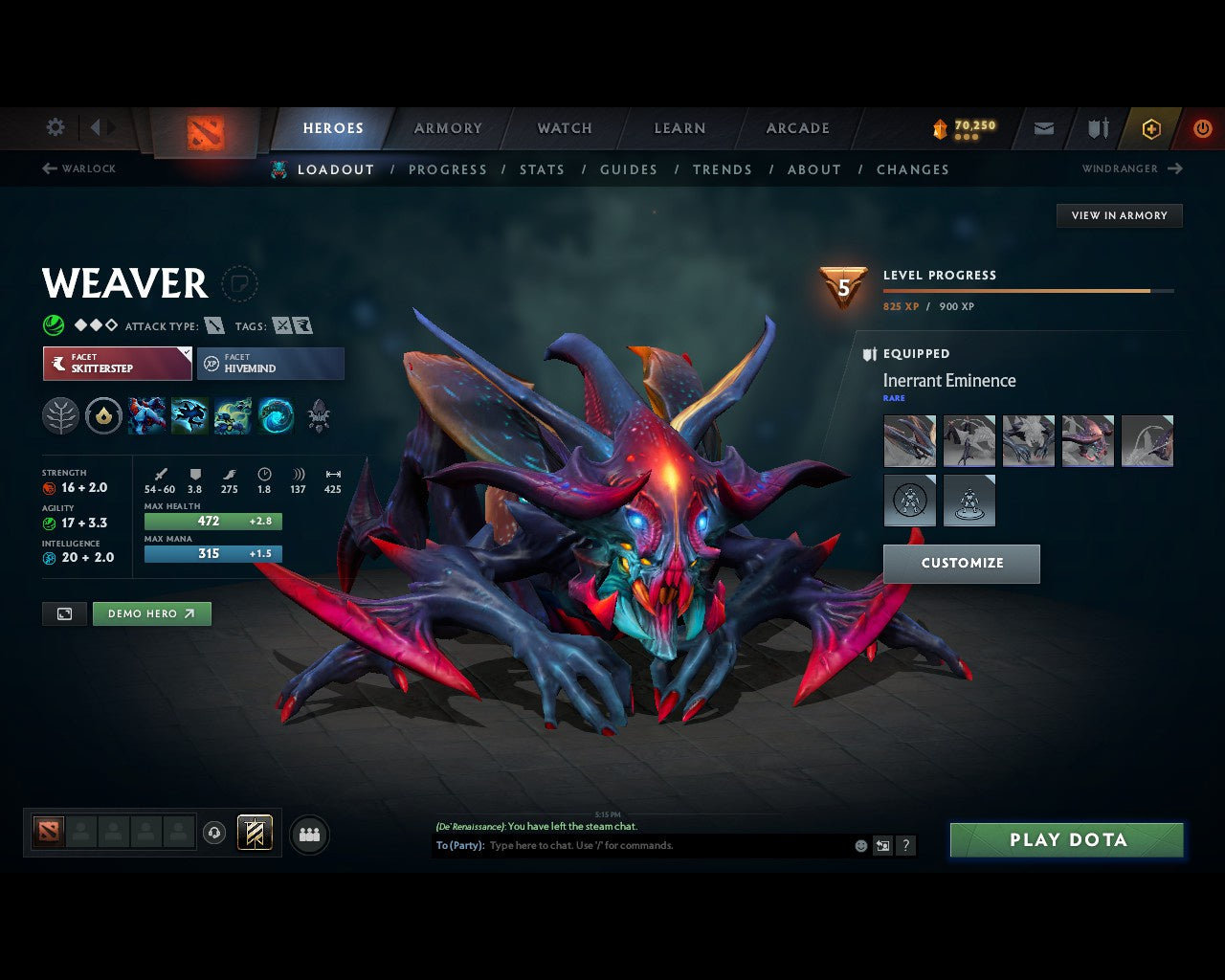Click the first Inerrant Eminence item thumbnail
Image resolution: width=1225 pixels, height=980 pixels.
click(x=909, y=441)
